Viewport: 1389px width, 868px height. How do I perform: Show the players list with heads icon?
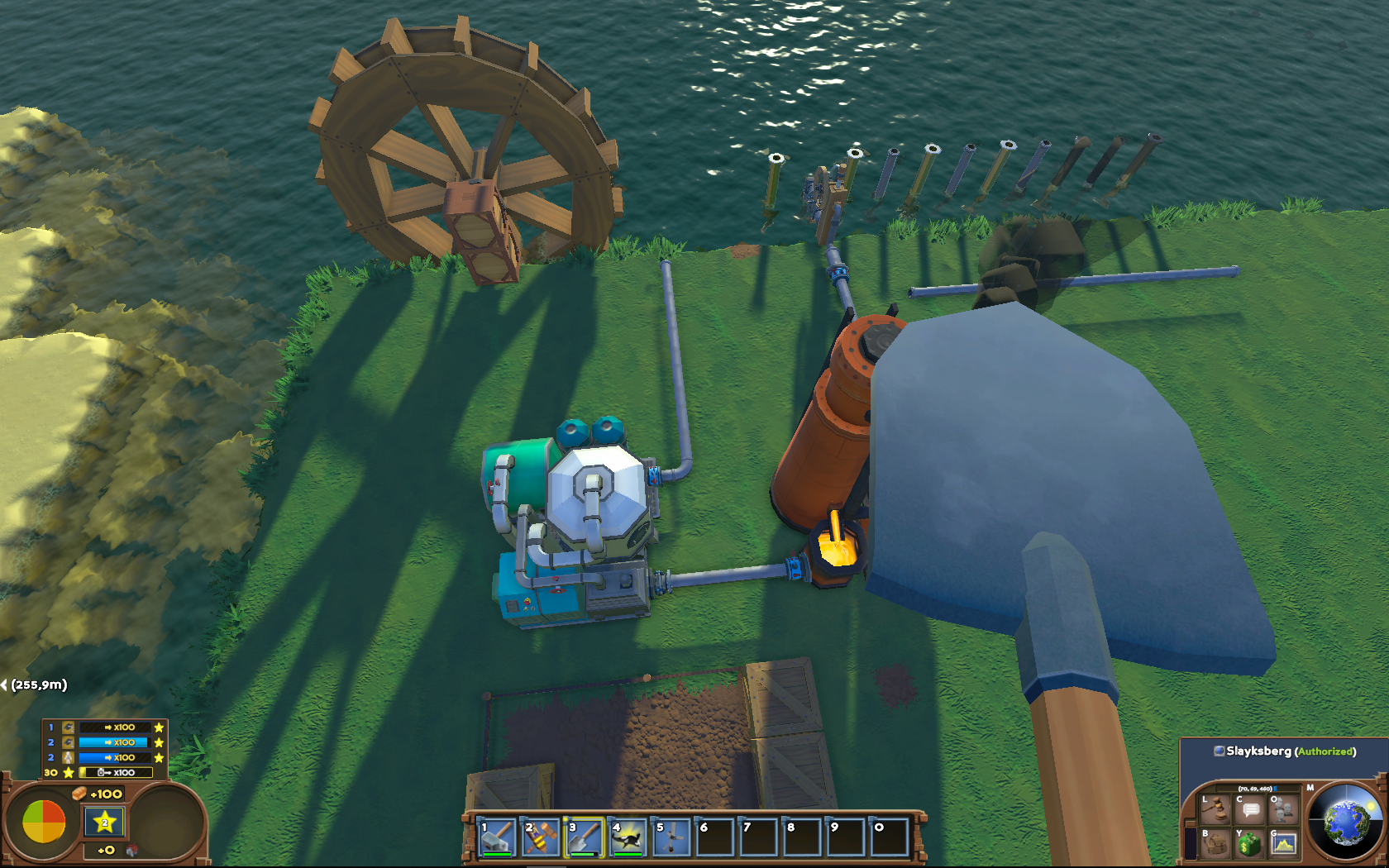[1283, 808]
